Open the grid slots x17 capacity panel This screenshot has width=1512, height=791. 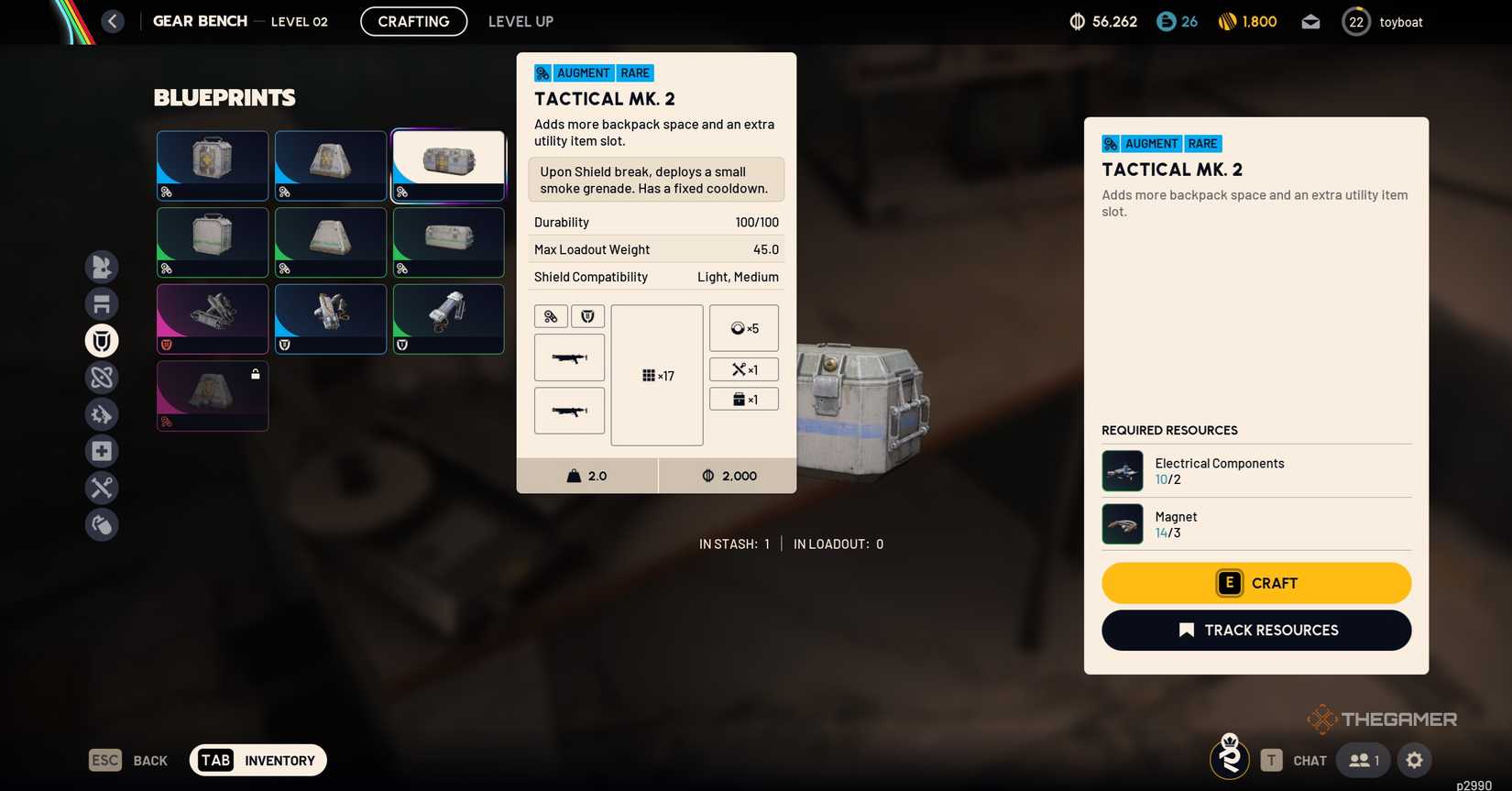click(x=656, y=375)
